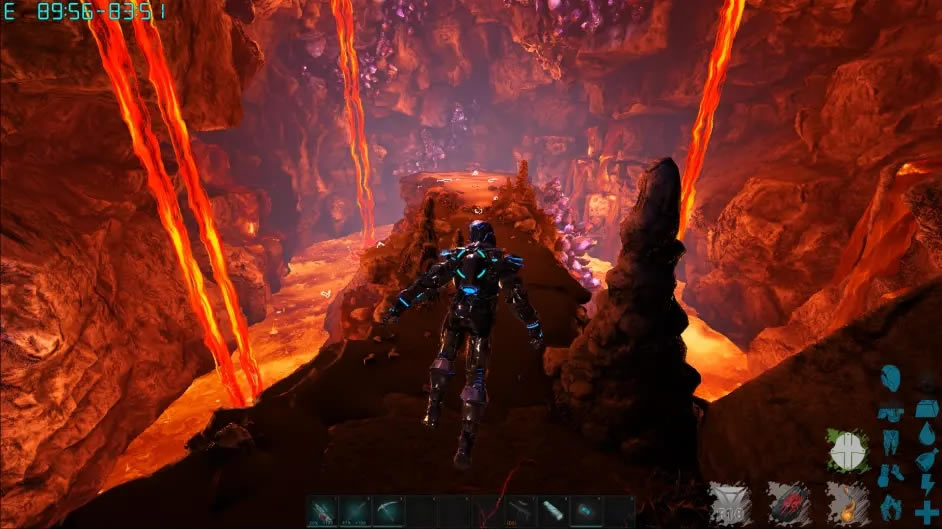The height and width of the screenshot is (529, 942).
Task: Select the first hotbar slot with red-marked item
Action: 324,510
